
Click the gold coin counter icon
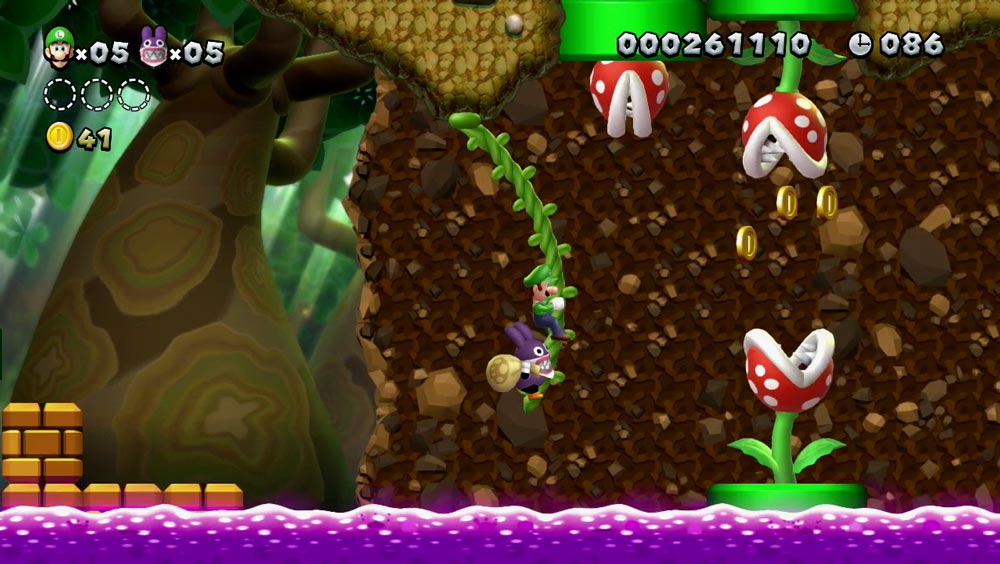click(x=60, y=137)
